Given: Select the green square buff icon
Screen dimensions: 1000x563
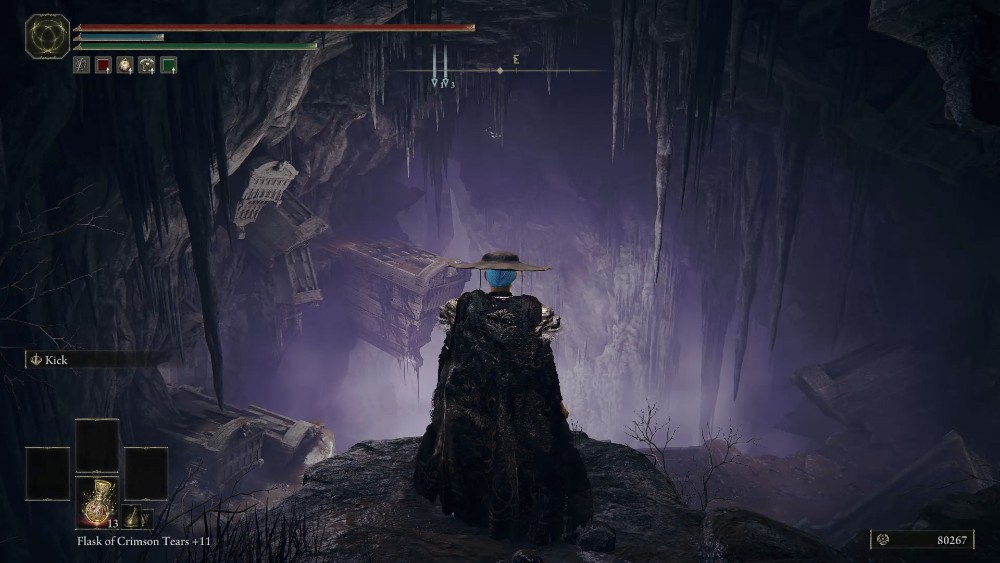Looking at the screenshot, I should coord(169,66).
